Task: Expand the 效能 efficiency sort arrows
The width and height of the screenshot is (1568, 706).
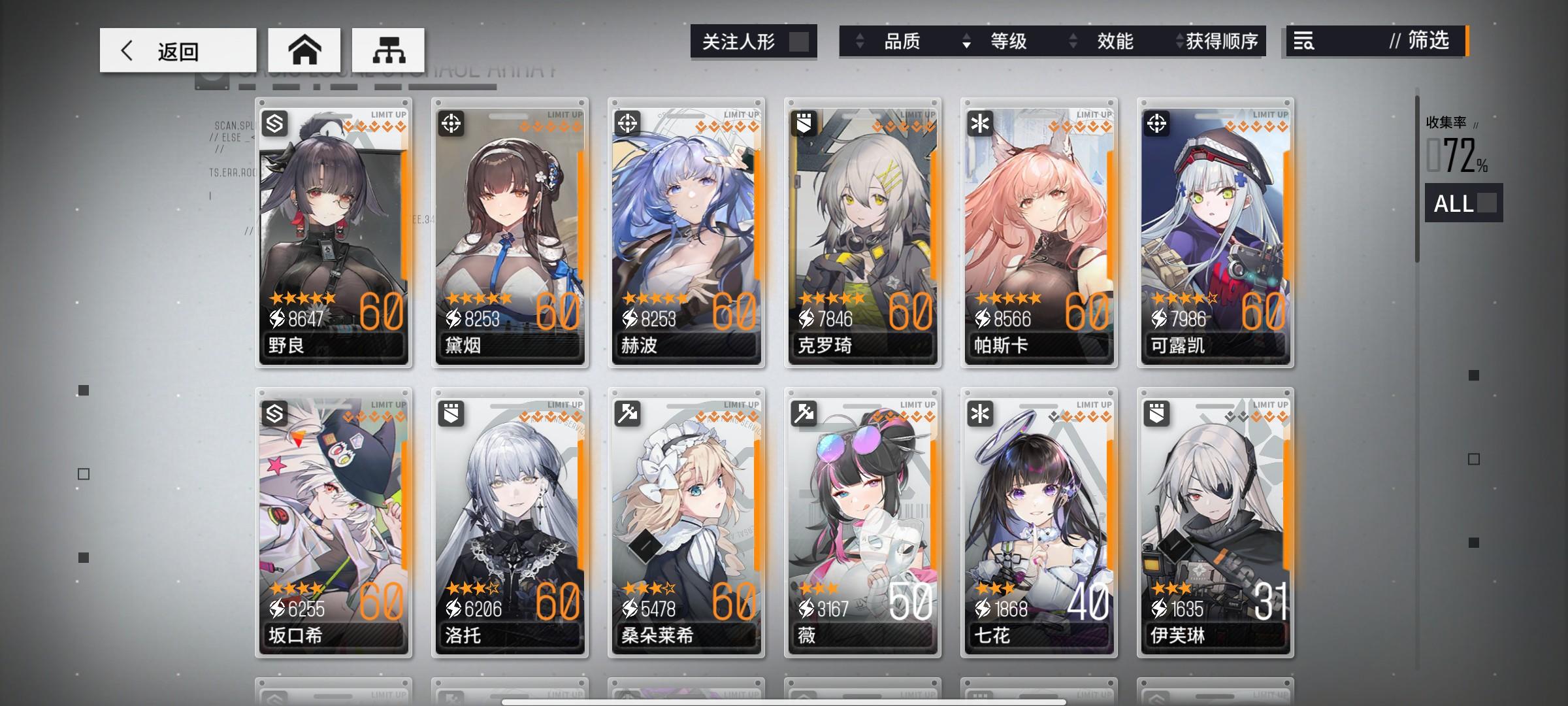Action: click(1115, 42)
